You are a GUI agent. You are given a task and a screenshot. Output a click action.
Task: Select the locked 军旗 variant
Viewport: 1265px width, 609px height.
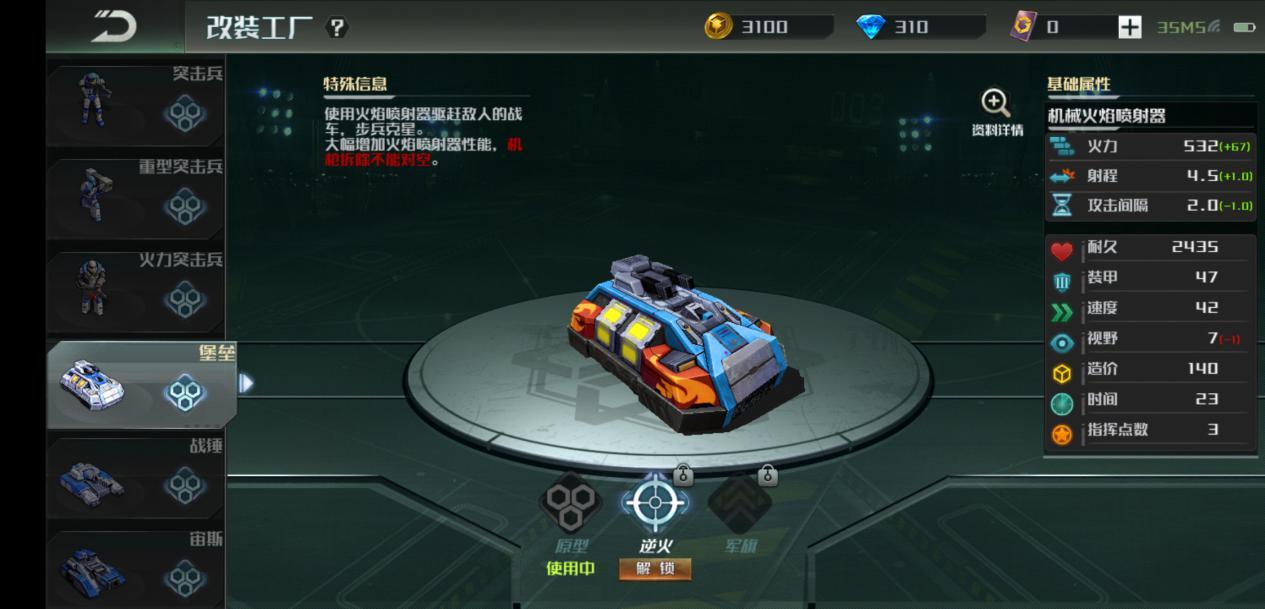tap(740, 503)
